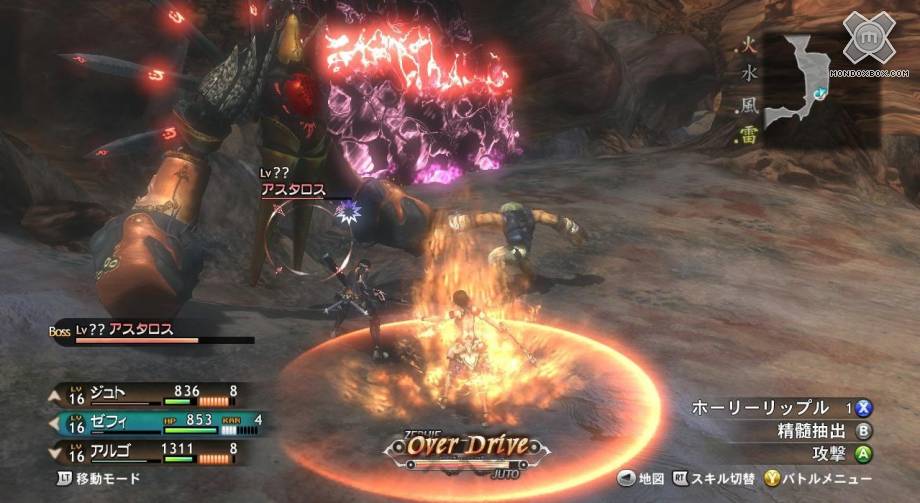Click the mondoxbox.com watermark logo

click(x=868, y=40)
